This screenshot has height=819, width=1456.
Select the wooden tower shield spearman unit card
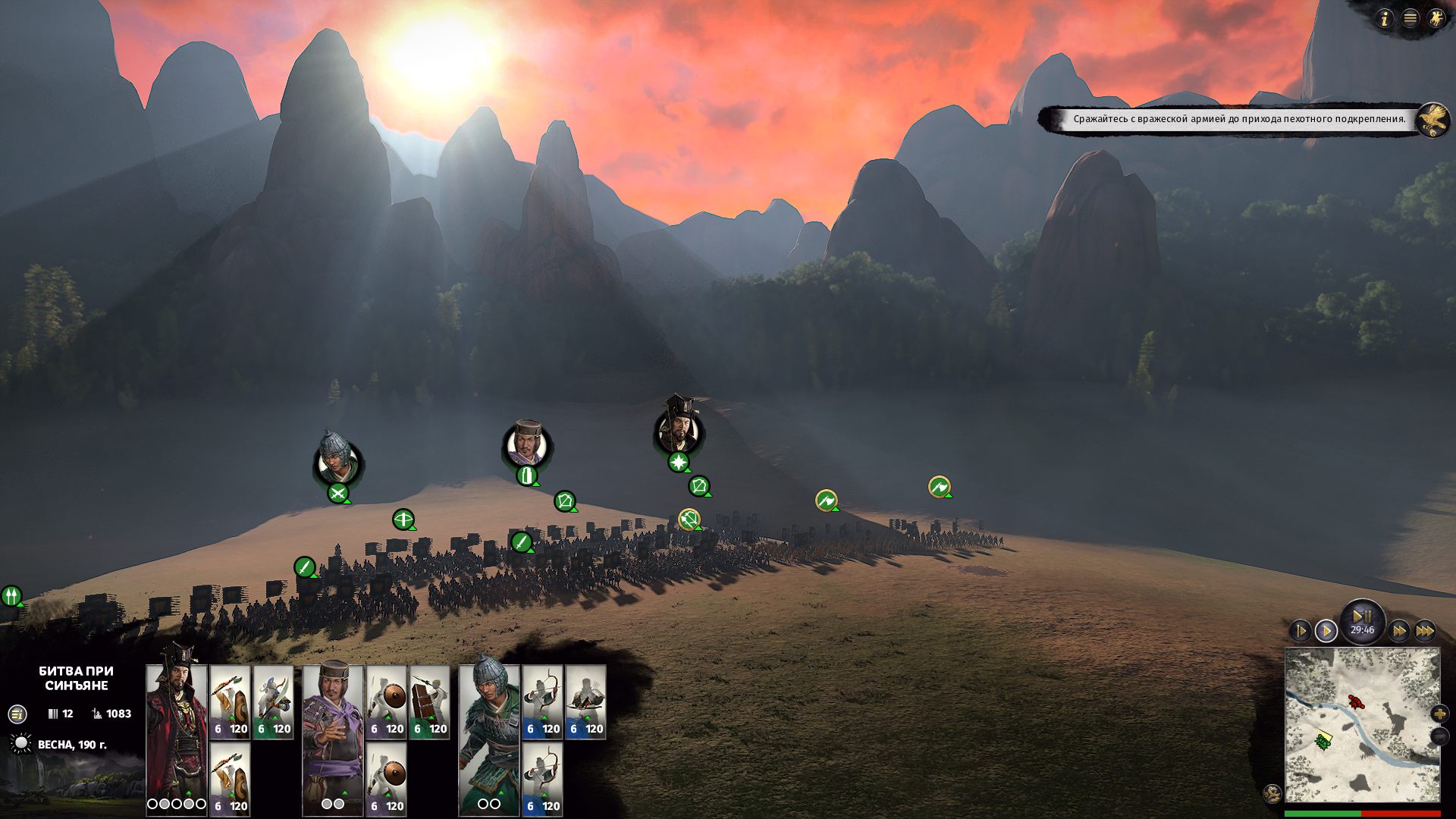click(x=430, y=701)
